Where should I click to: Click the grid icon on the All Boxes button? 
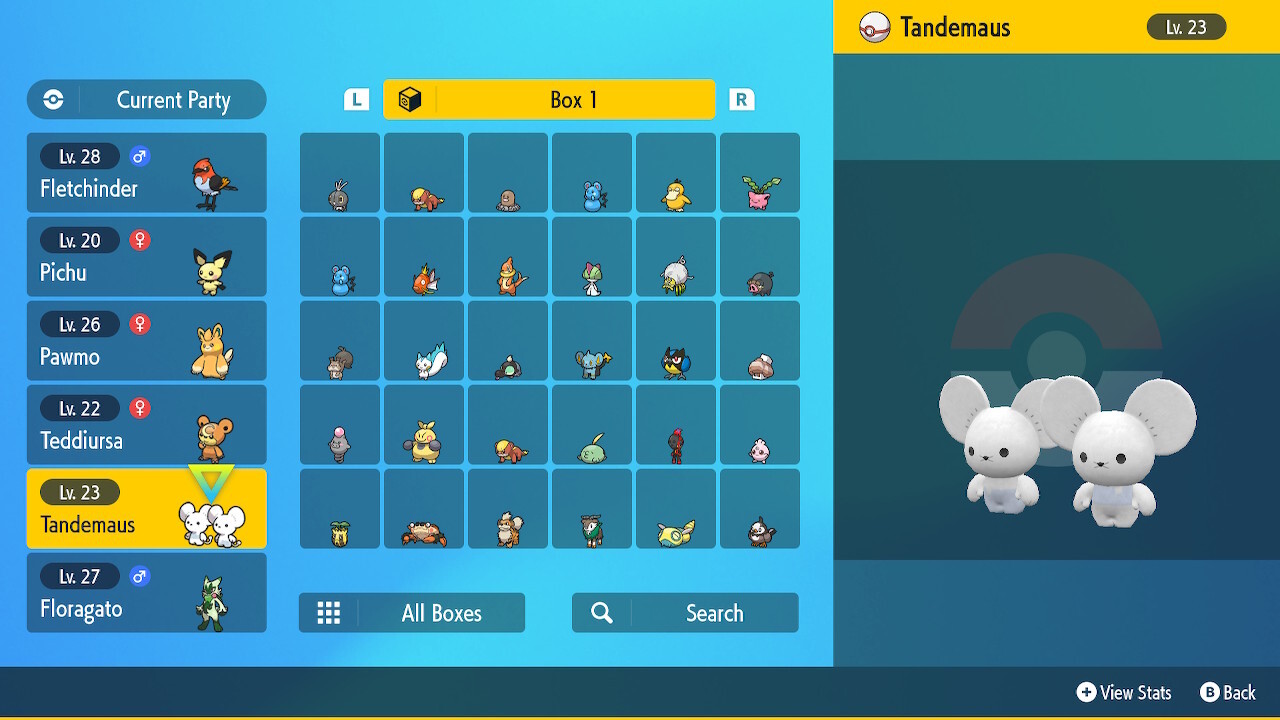pyautogui.click(x=329, y=612)
